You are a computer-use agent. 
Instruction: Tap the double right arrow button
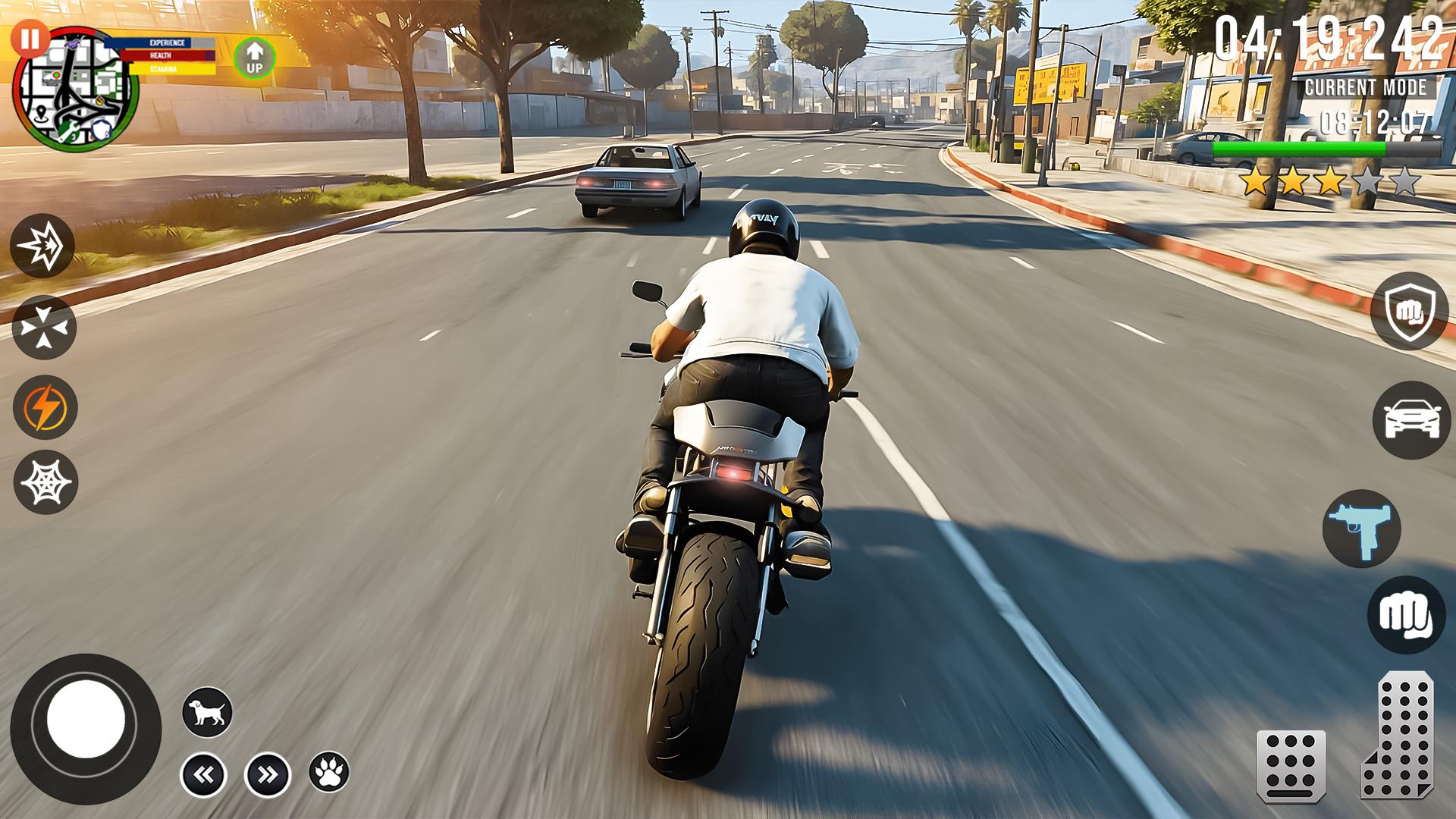(x=268, y=775)
